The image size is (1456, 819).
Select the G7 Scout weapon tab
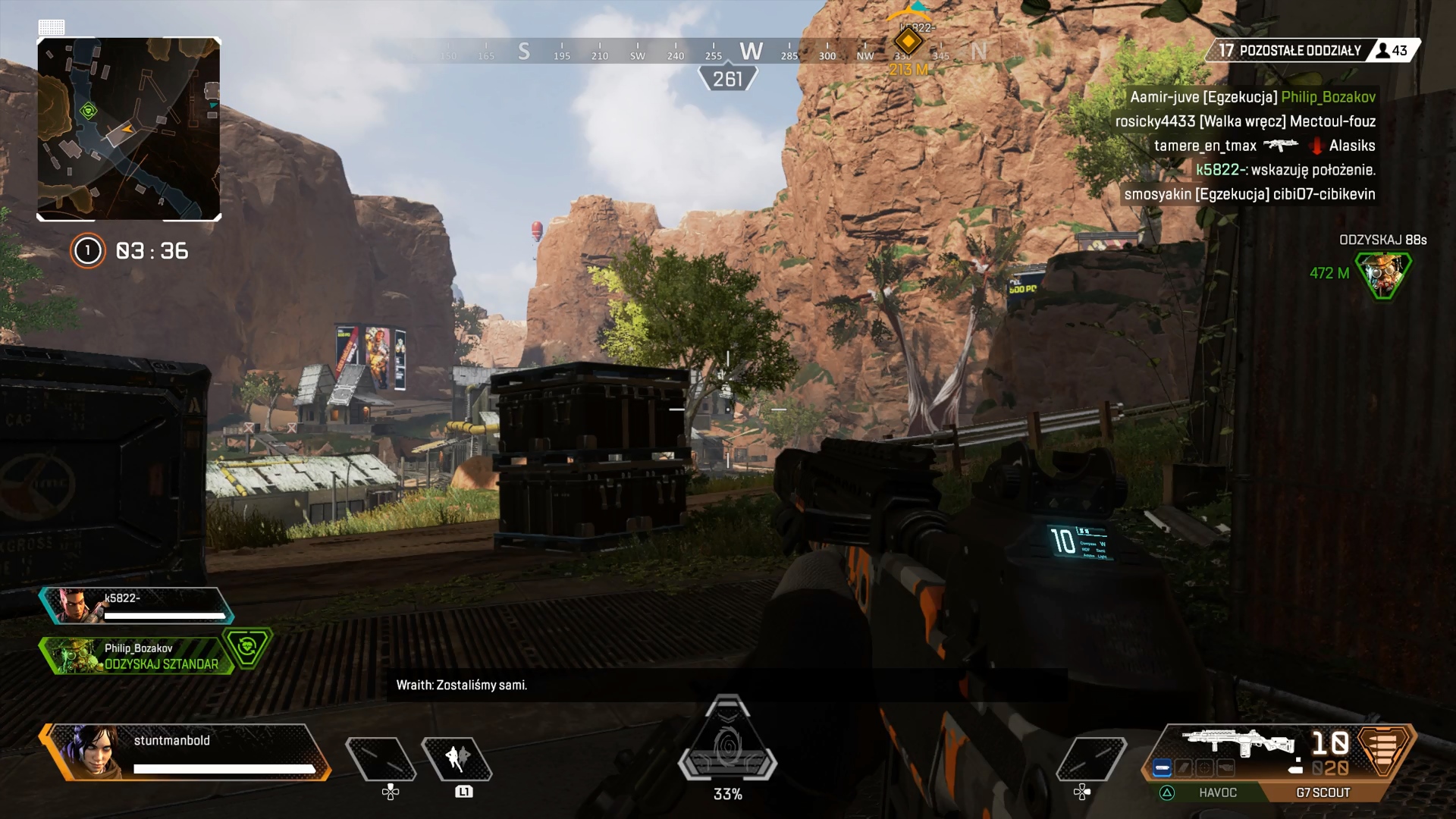[x=1323, y=792]
